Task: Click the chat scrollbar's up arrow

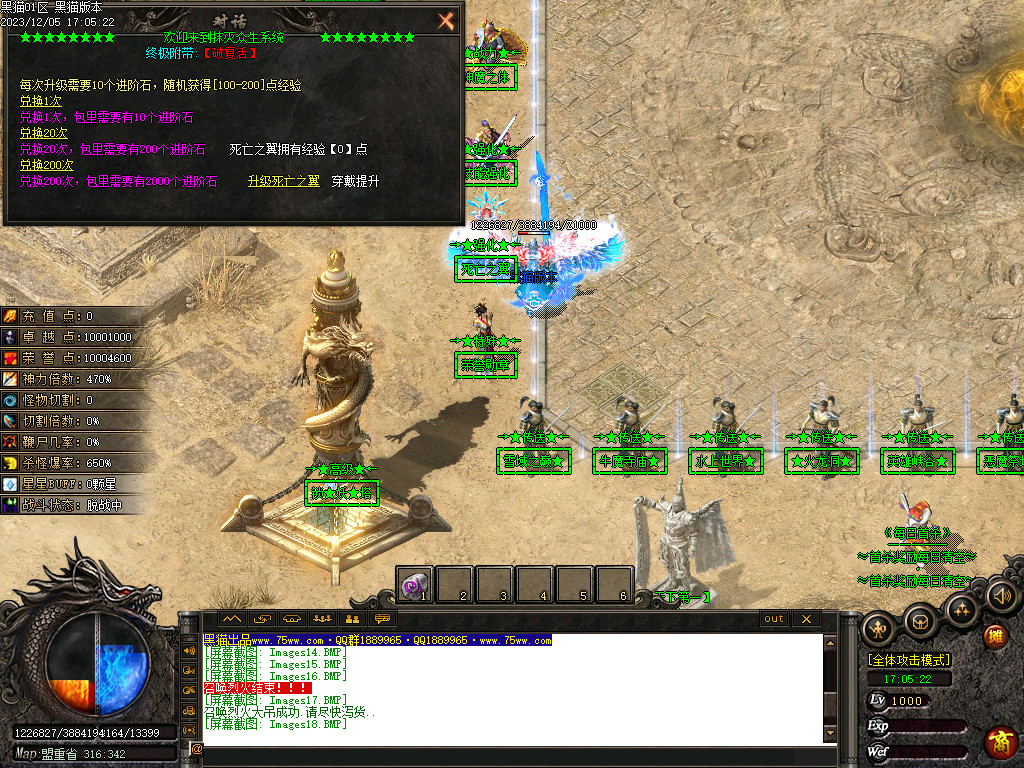Action: click(829, 641)
